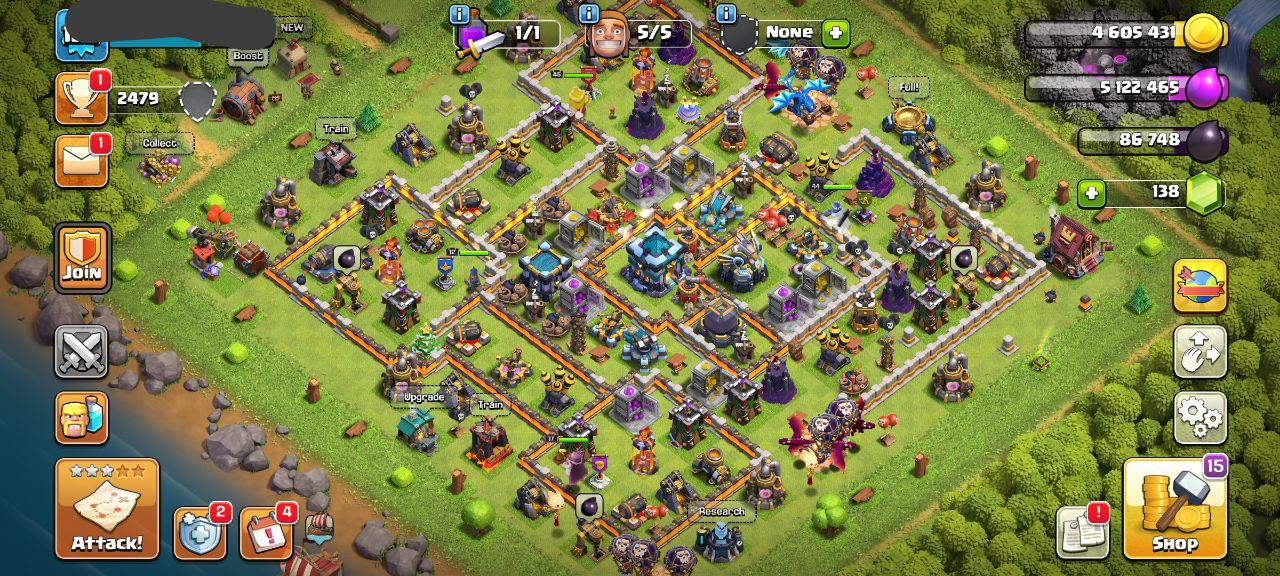Open the crossed swords icon

tap(81, 351)
